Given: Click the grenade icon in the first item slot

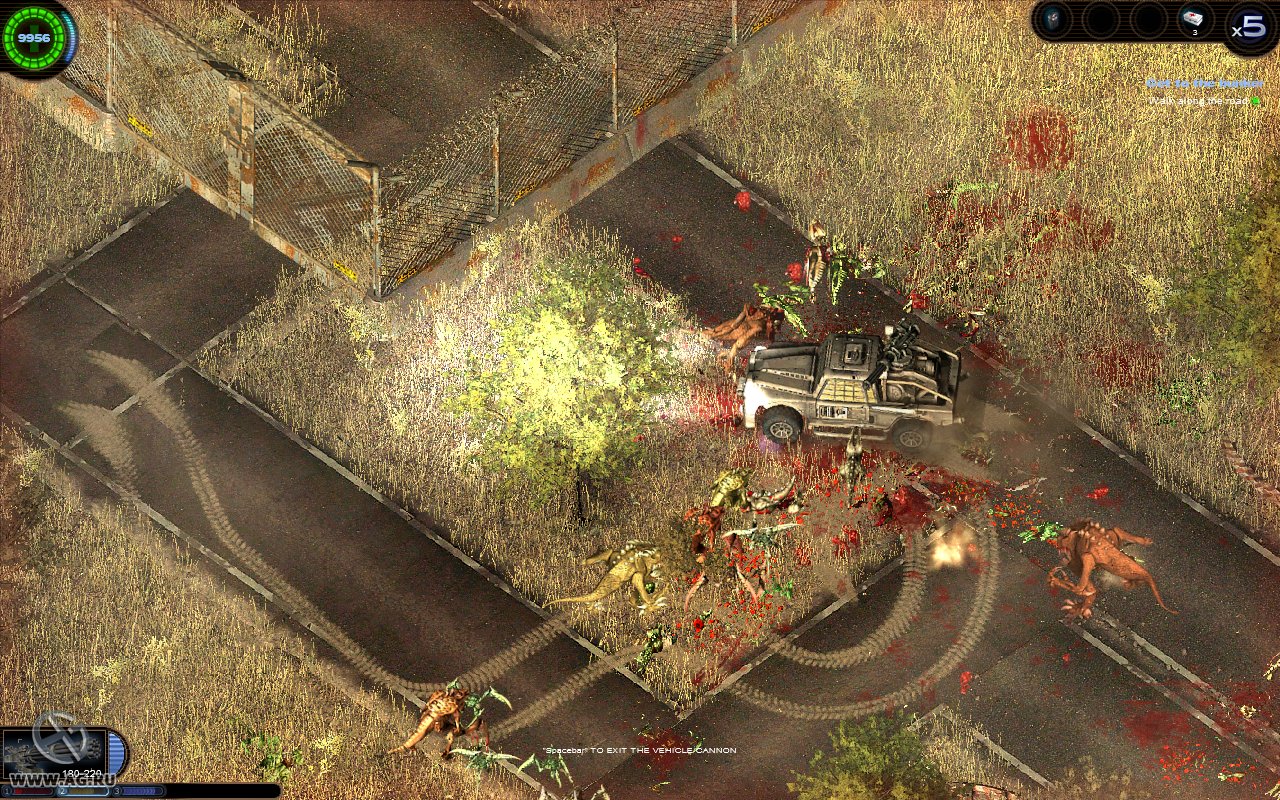Looking at the screenshot, I should tap(1055, 18).
